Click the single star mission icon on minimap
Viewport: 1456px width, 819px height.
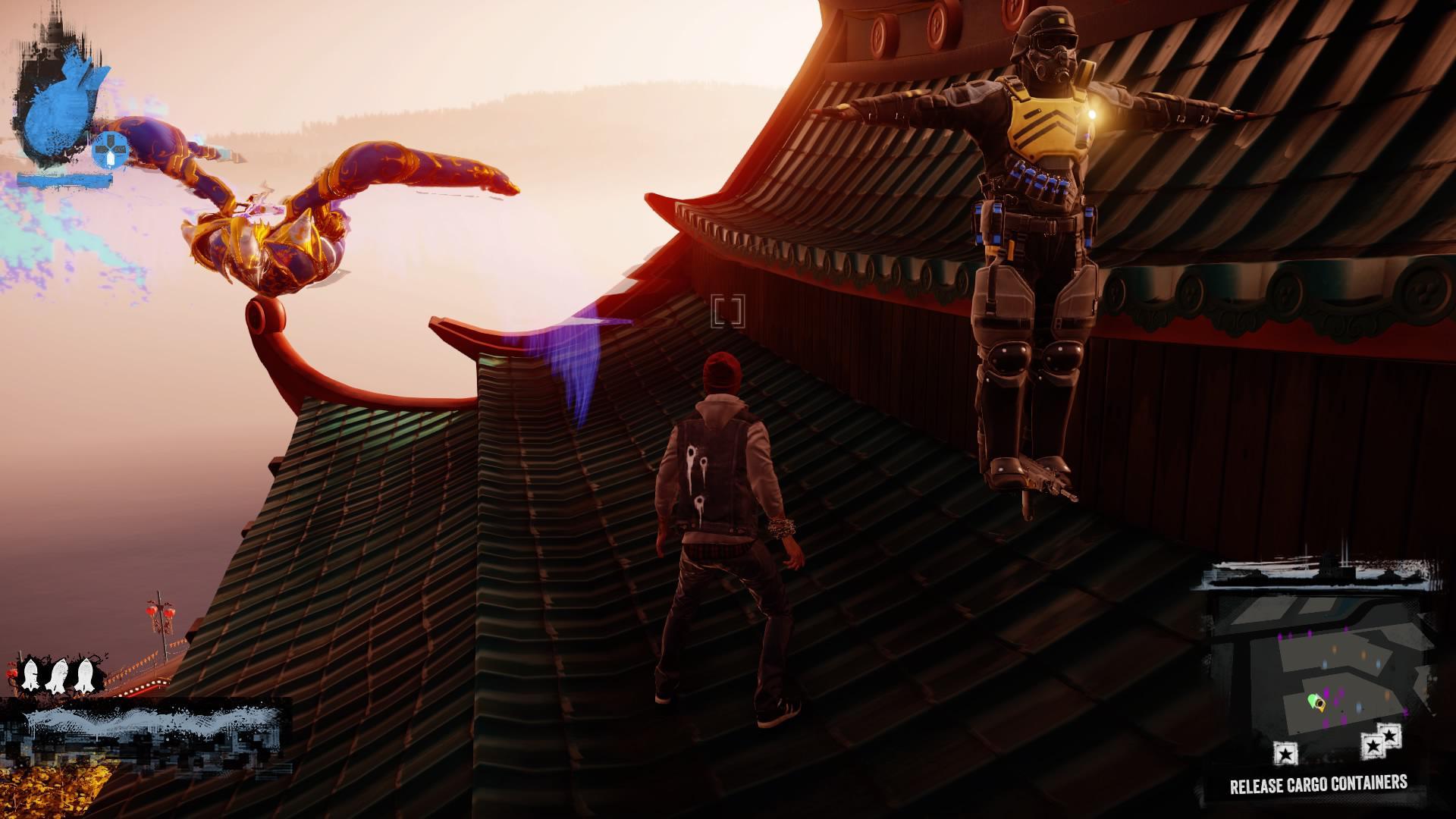[x=1285, y=753]
